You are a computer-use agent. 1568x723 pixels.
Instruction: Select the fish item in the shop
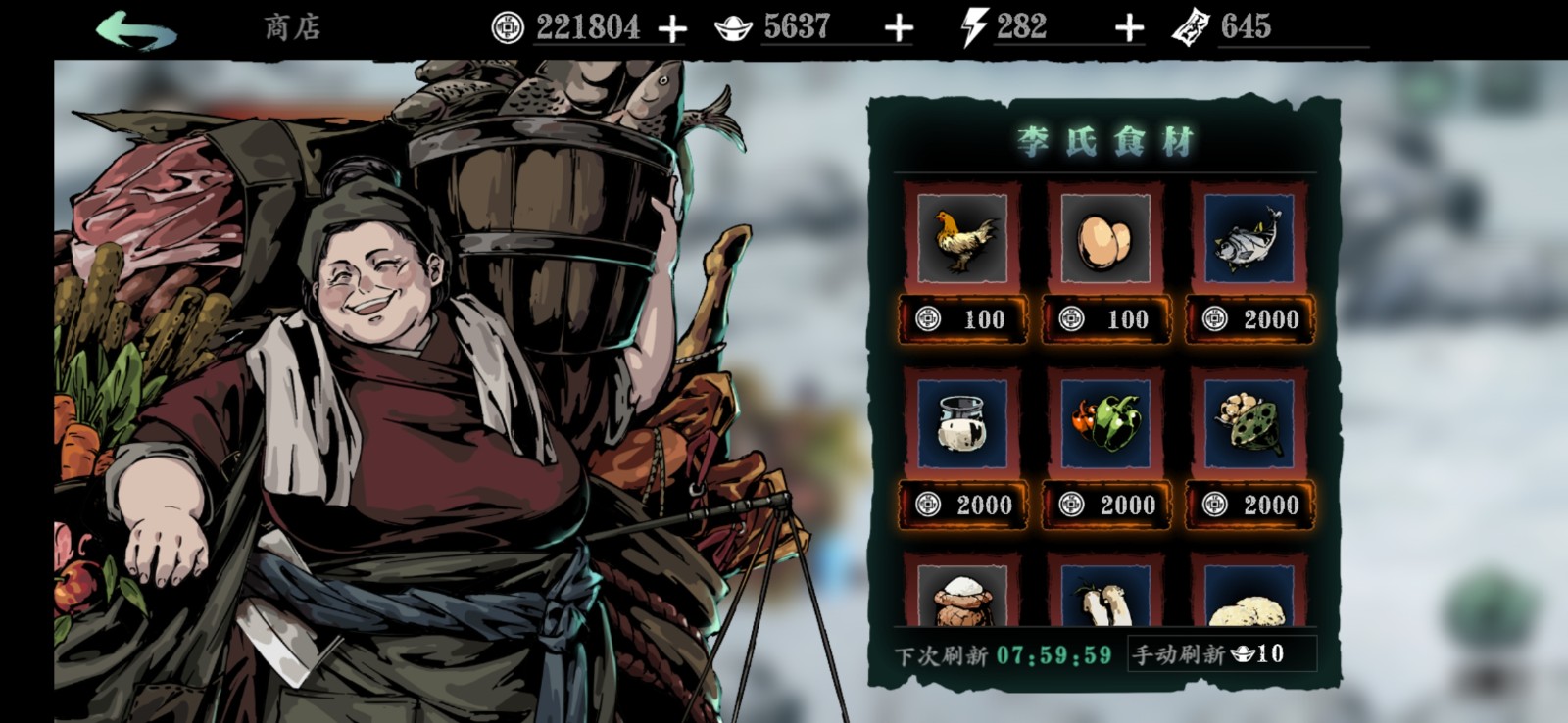pos(1249,238)
